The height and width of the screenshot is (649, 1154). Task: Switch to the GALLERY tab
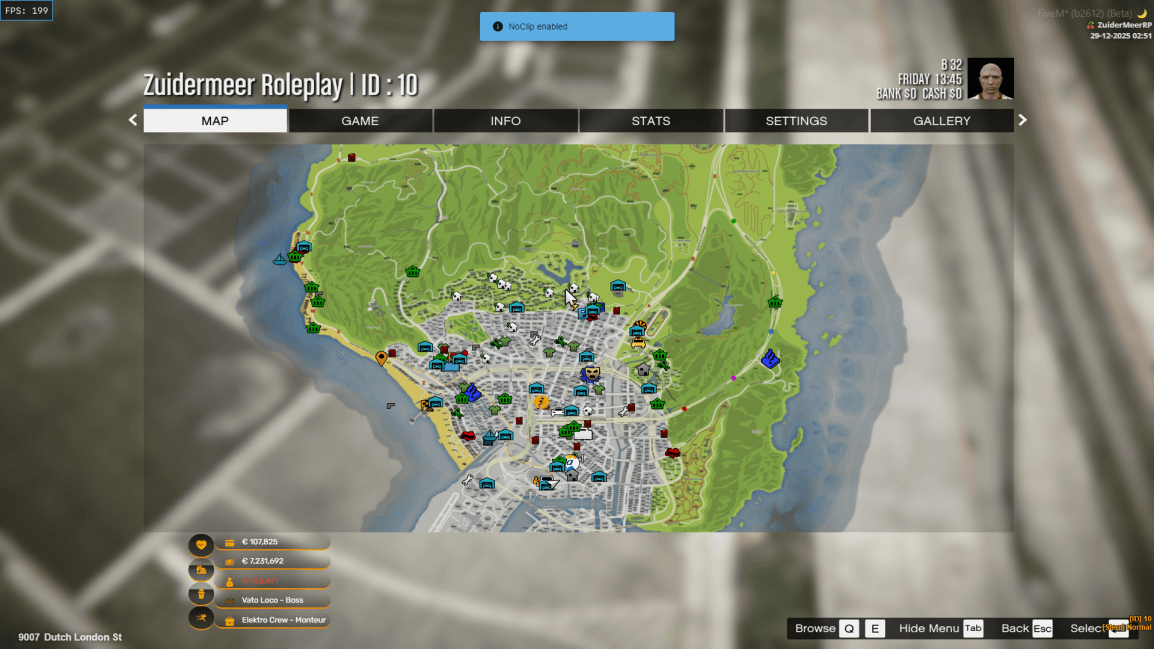pyautogui.click(x=941, y=121)
